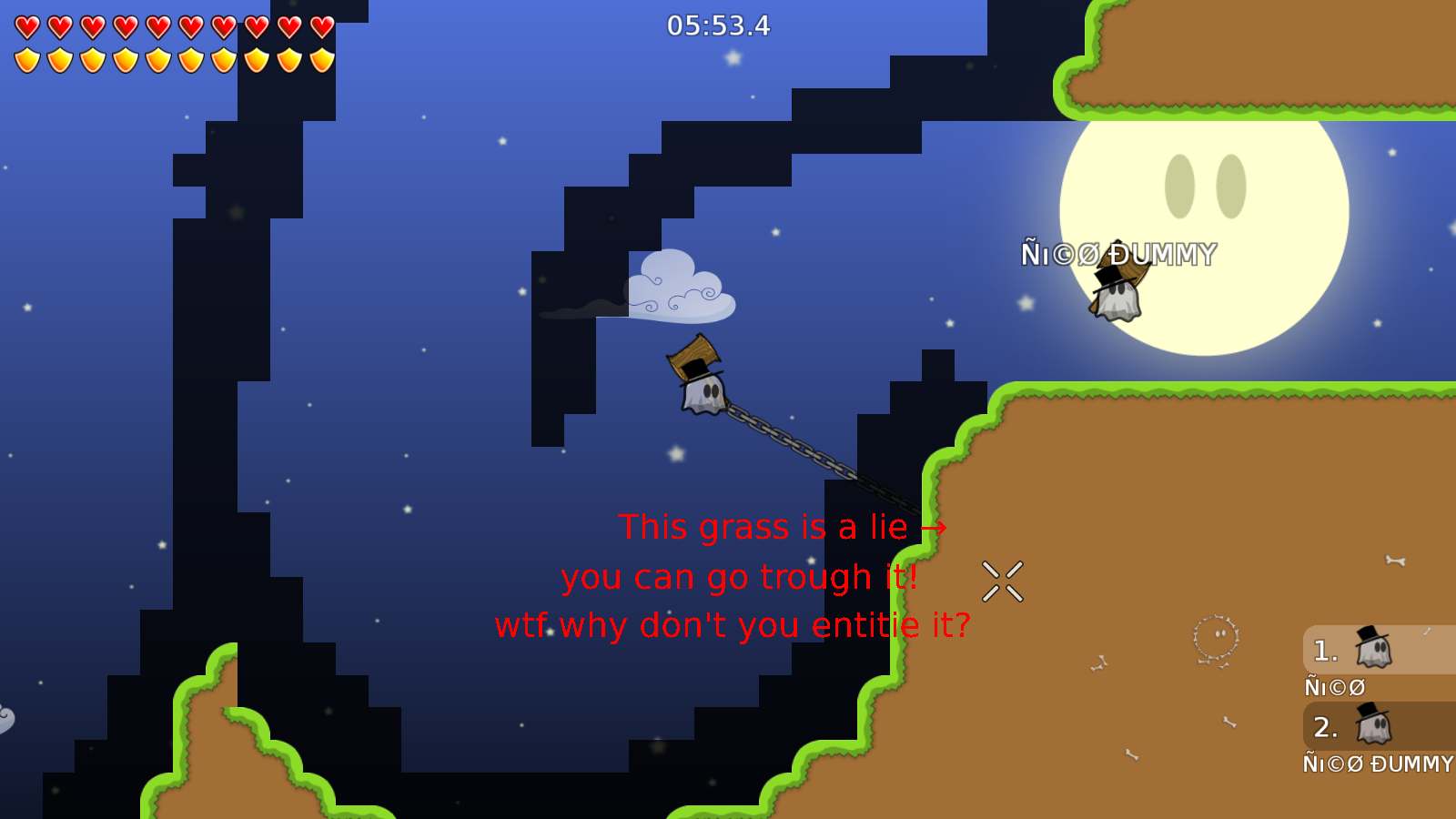Select the last heart icon in the HUD row
This screenshot has width=1456, height=819.
319,25
